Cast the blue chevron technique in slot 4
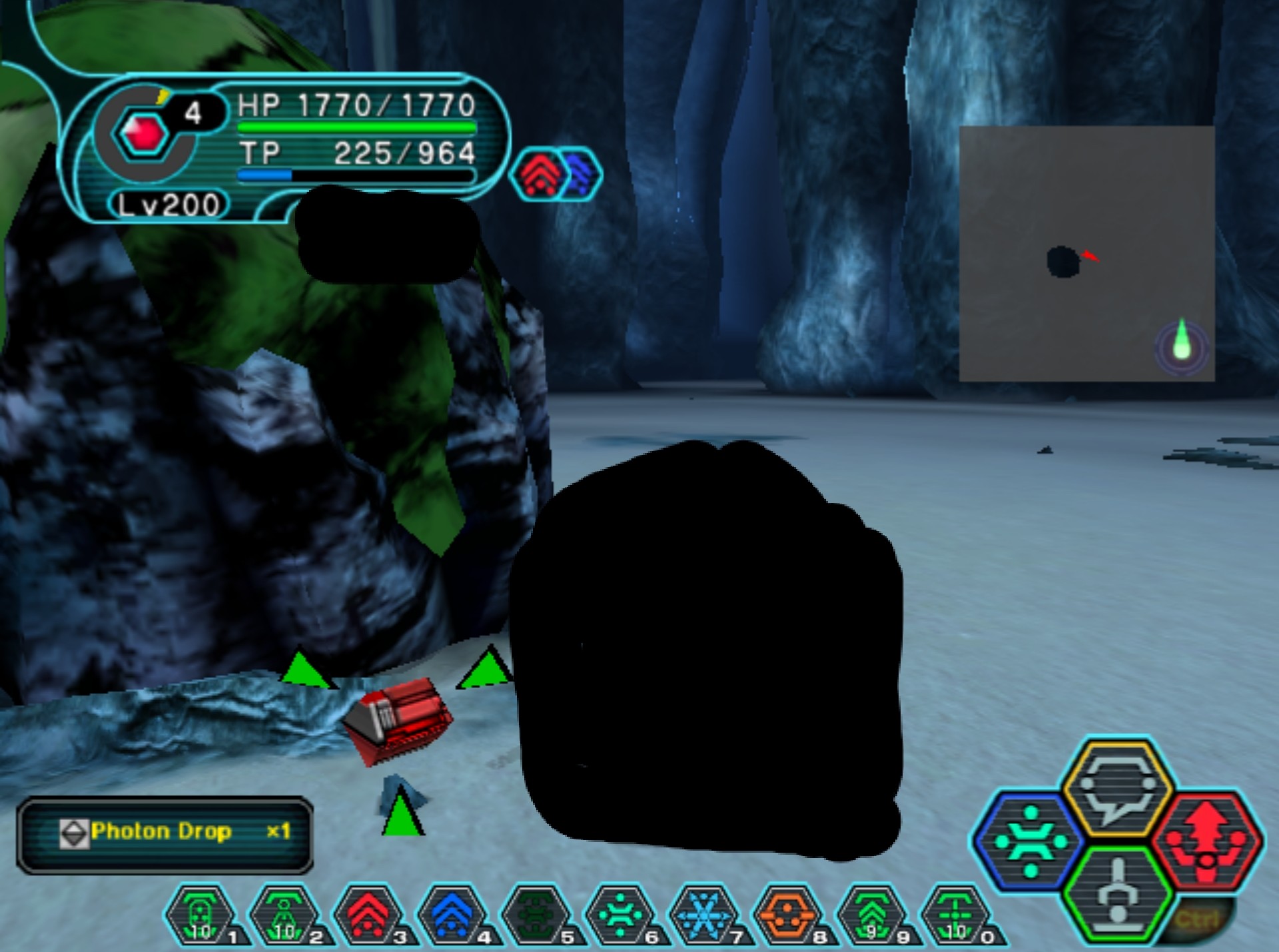Screen dimensions: 1279x952 453,915
